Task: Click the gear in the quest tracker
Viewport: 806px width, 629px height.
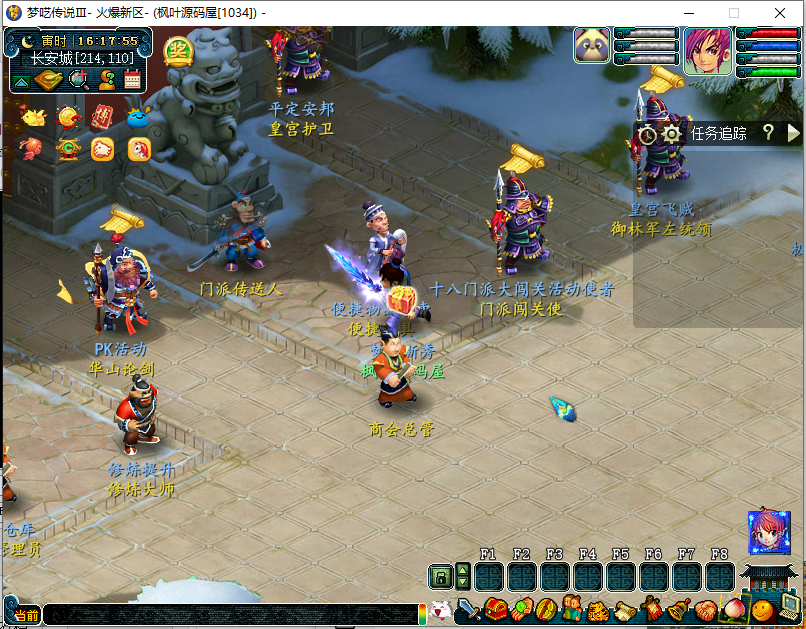Action: [x=672, y=133]
